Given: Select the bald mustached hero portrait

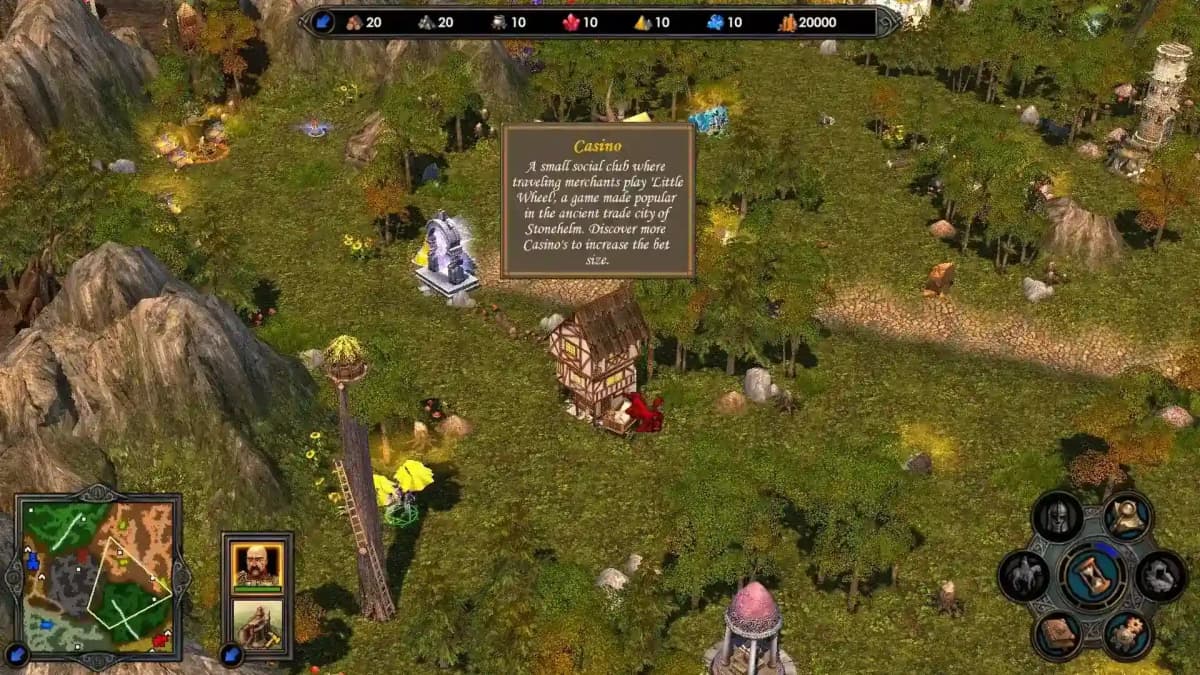Looking at the screenshot, I should (x=257, y=565).
